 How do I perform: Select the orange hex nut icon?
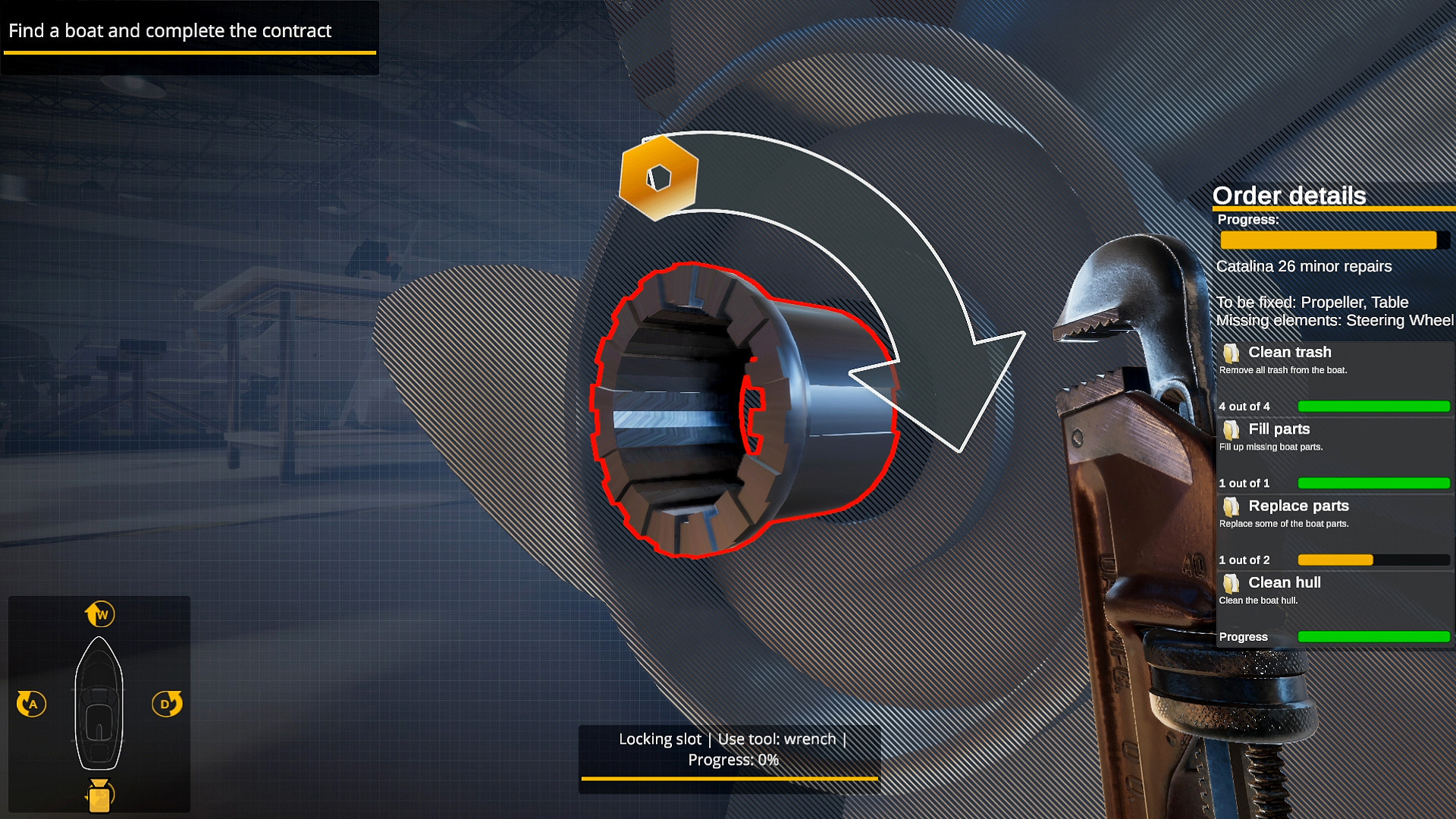coord(659,178)
